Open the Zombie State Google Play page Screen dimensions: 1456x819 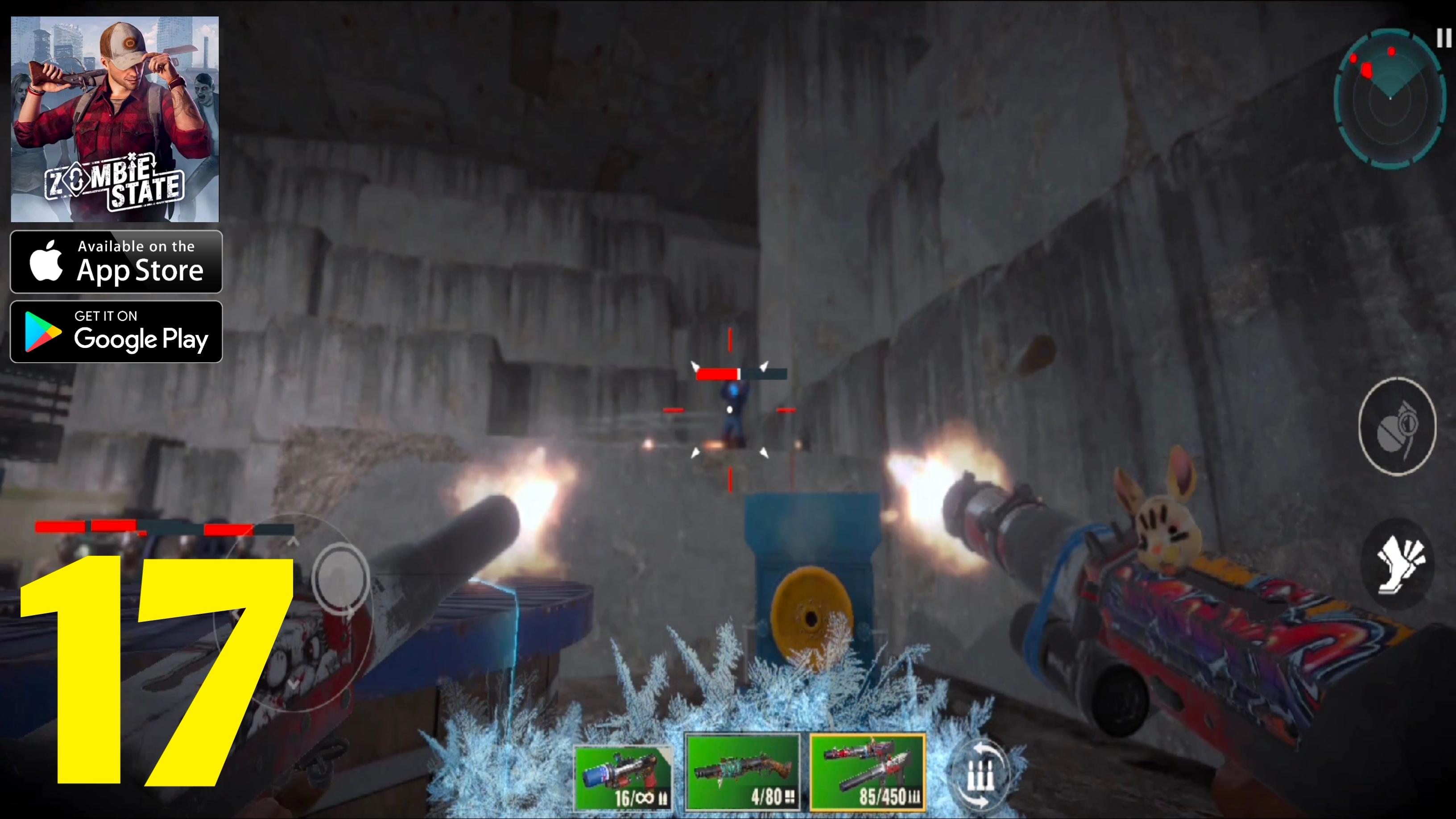(116, 331)
